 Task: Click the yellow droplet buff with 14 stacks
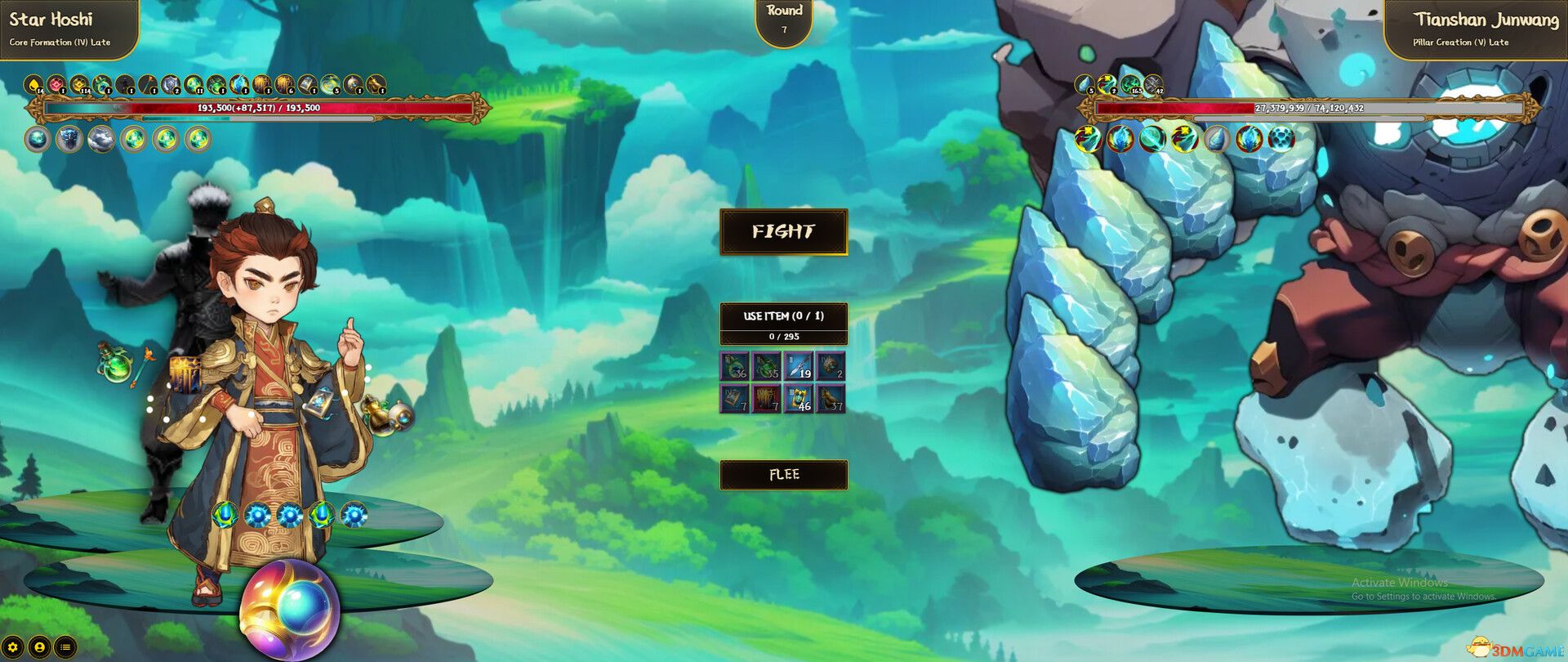(32, 84)
